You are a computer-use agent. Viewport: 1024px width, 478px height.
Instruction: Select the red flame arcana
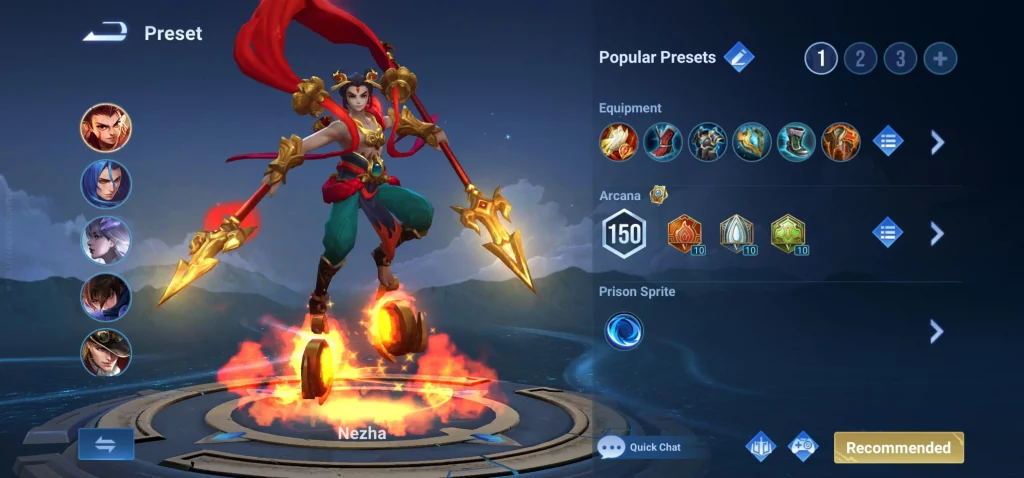(x=685, y=234)
